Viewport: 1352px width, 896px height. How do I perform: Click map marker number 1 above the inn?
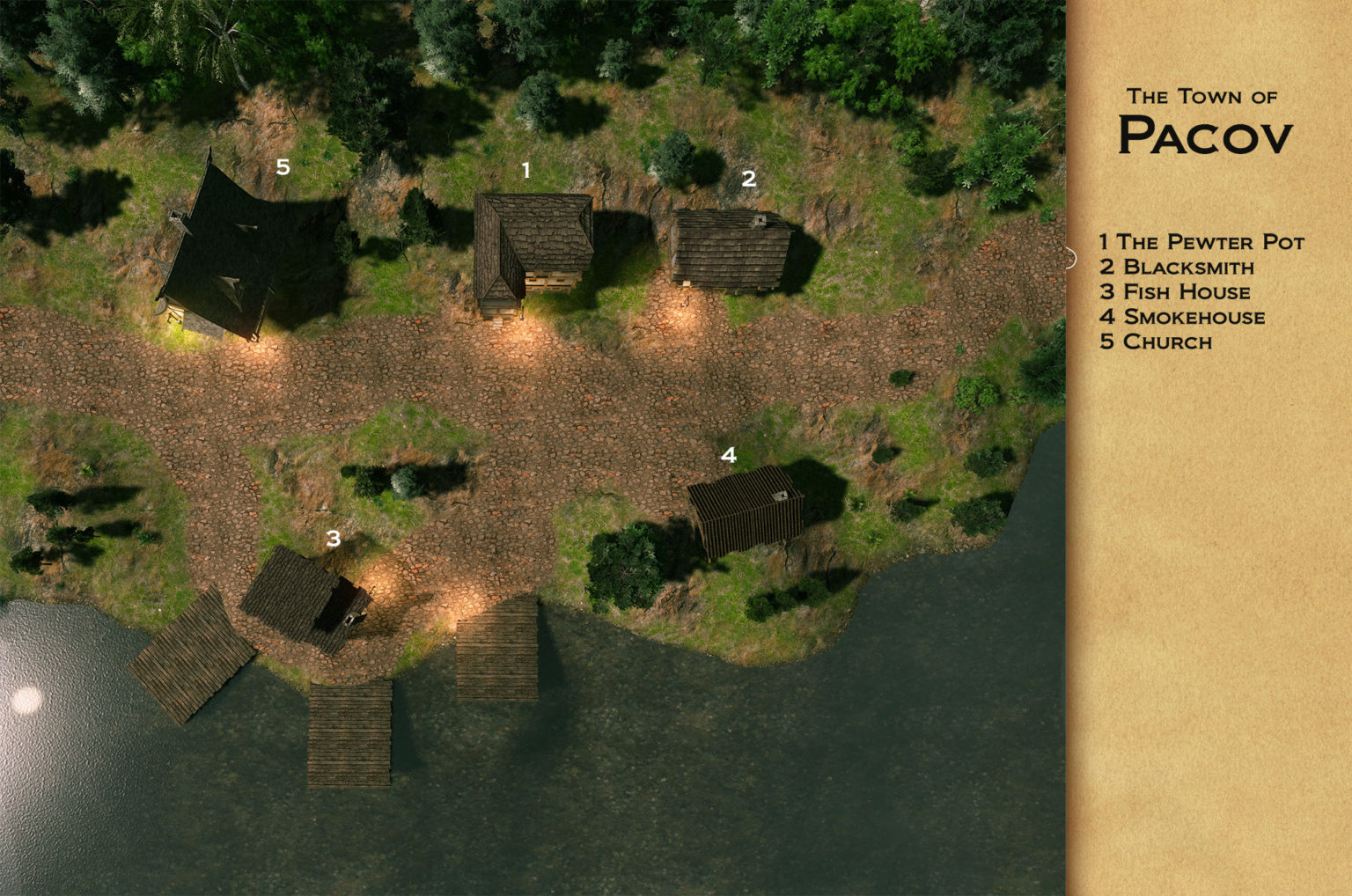coord(526,170)
